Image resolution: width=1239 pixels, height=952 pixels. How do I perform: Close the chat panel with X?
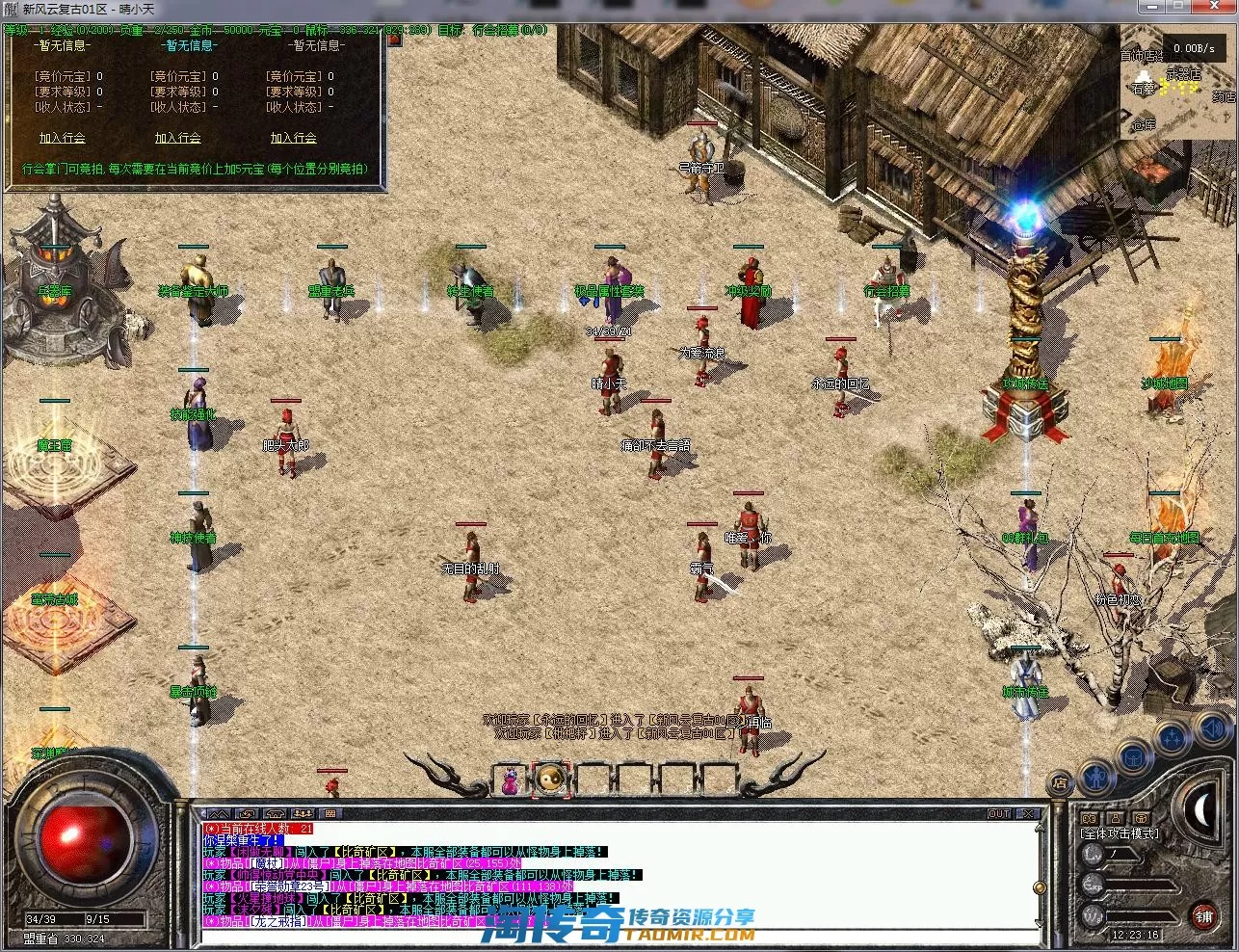[1028, 814]
